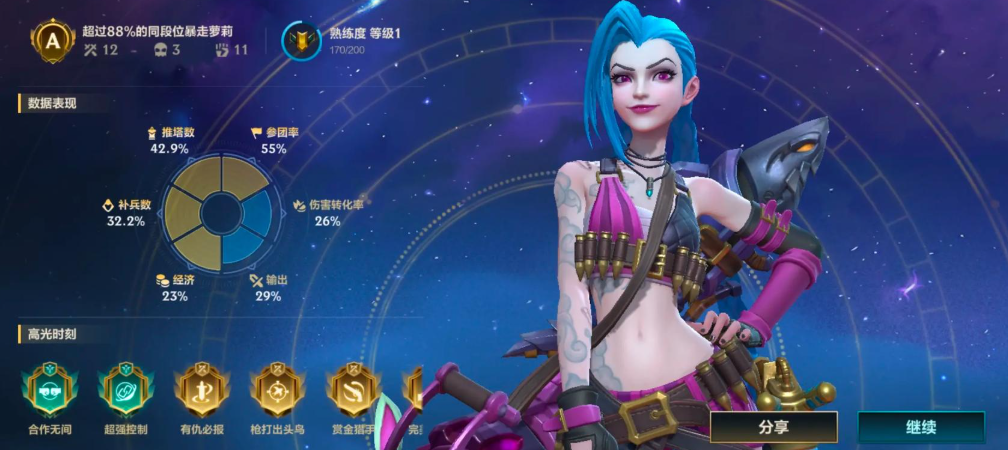
Task: View the 枪打出头鸟 highlight badge
Action: coord(275,389)
